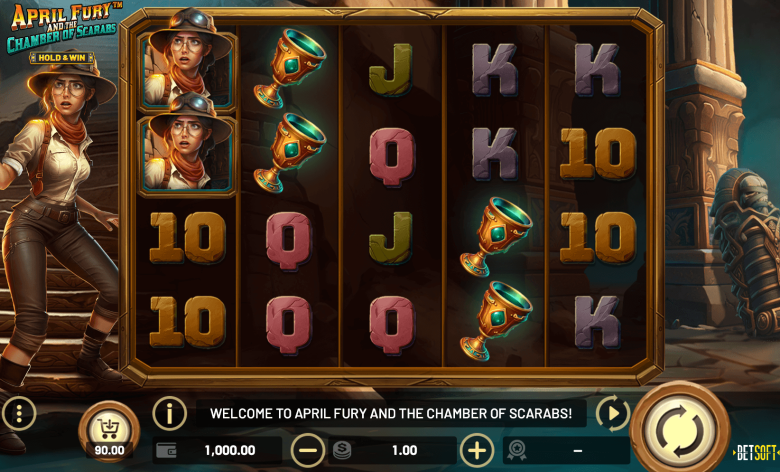Increase the bet with the plus button
The image size is (780, 472).
pyautogui.click(x=477, y=450)
